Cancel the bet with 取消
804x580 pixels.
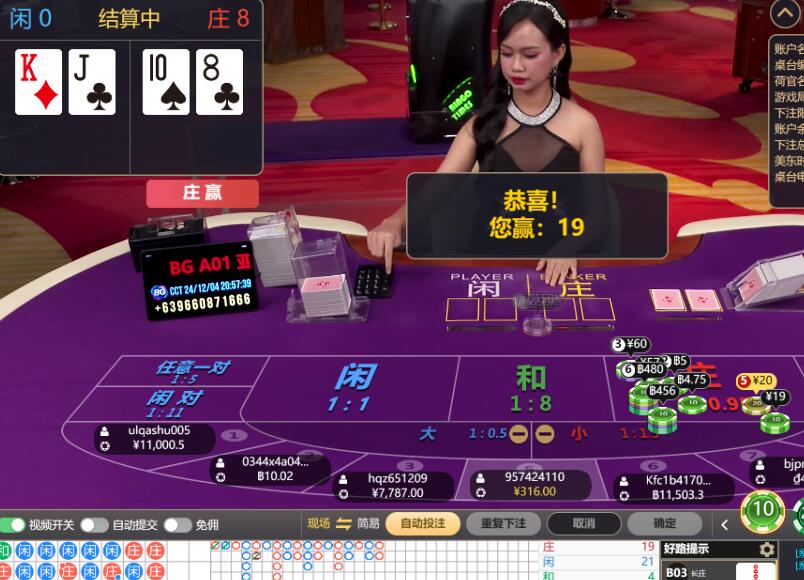tap(584, 523)
